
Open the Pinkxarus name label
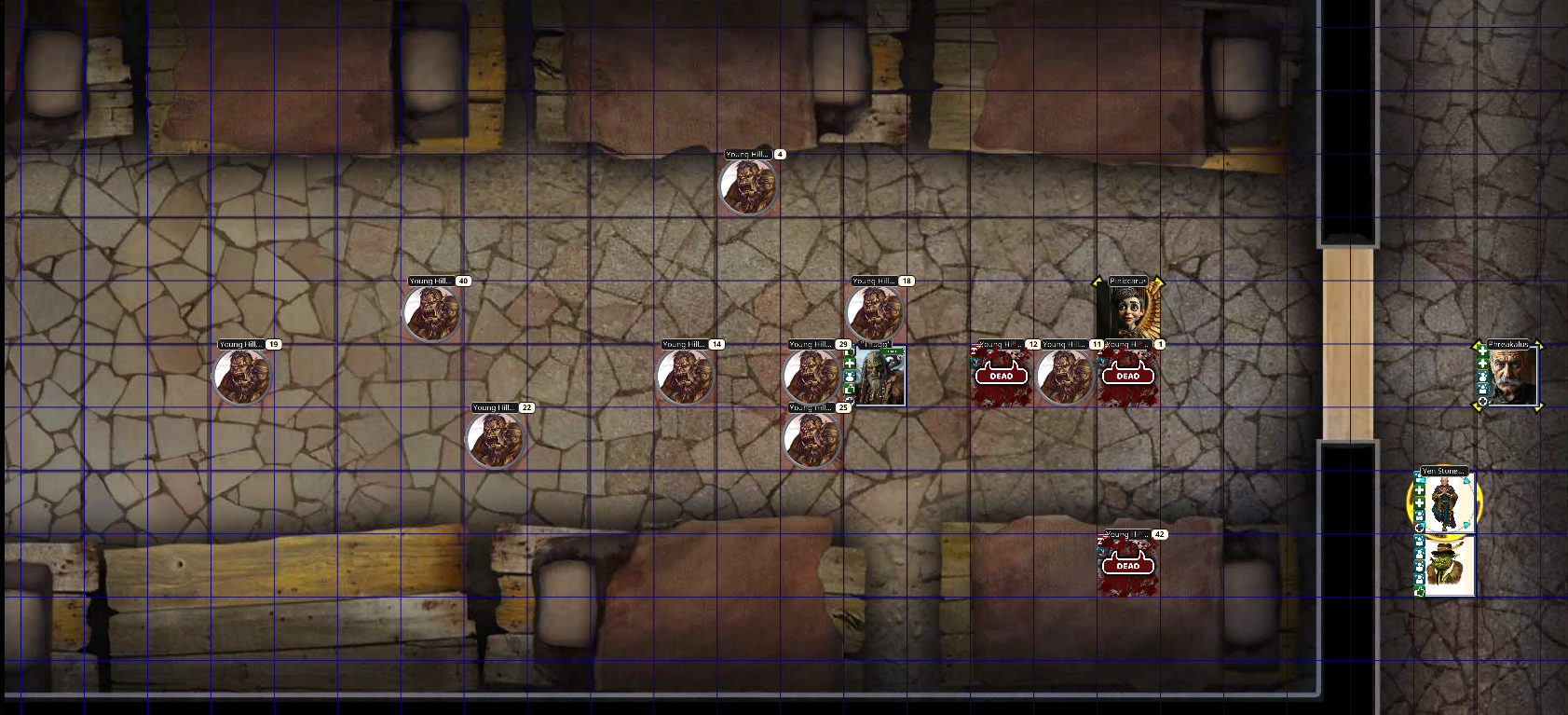pyautogui.click(x=1127, y=281)
